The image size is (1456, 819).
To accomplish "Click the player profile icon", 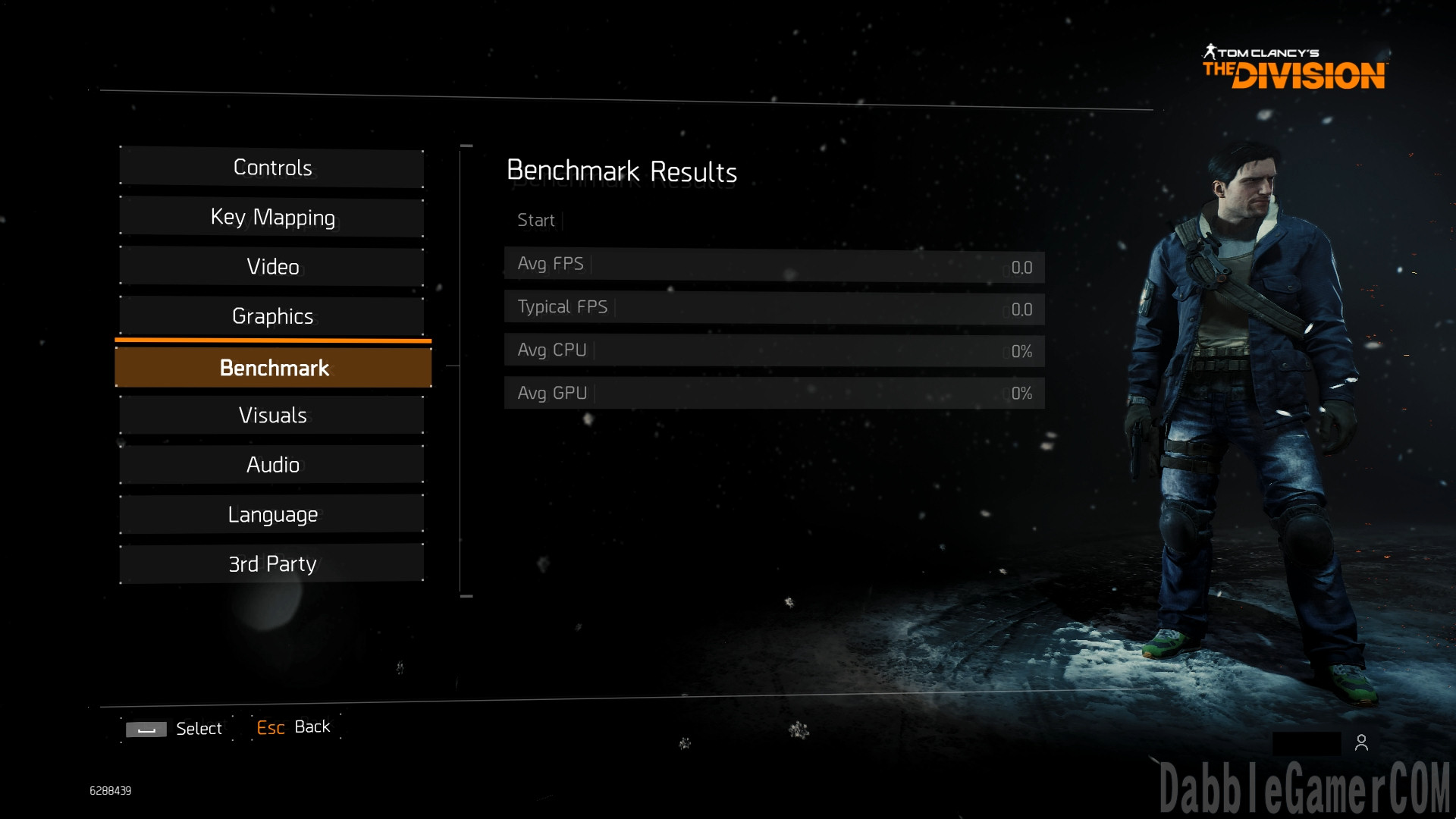I will point(1361,743).
